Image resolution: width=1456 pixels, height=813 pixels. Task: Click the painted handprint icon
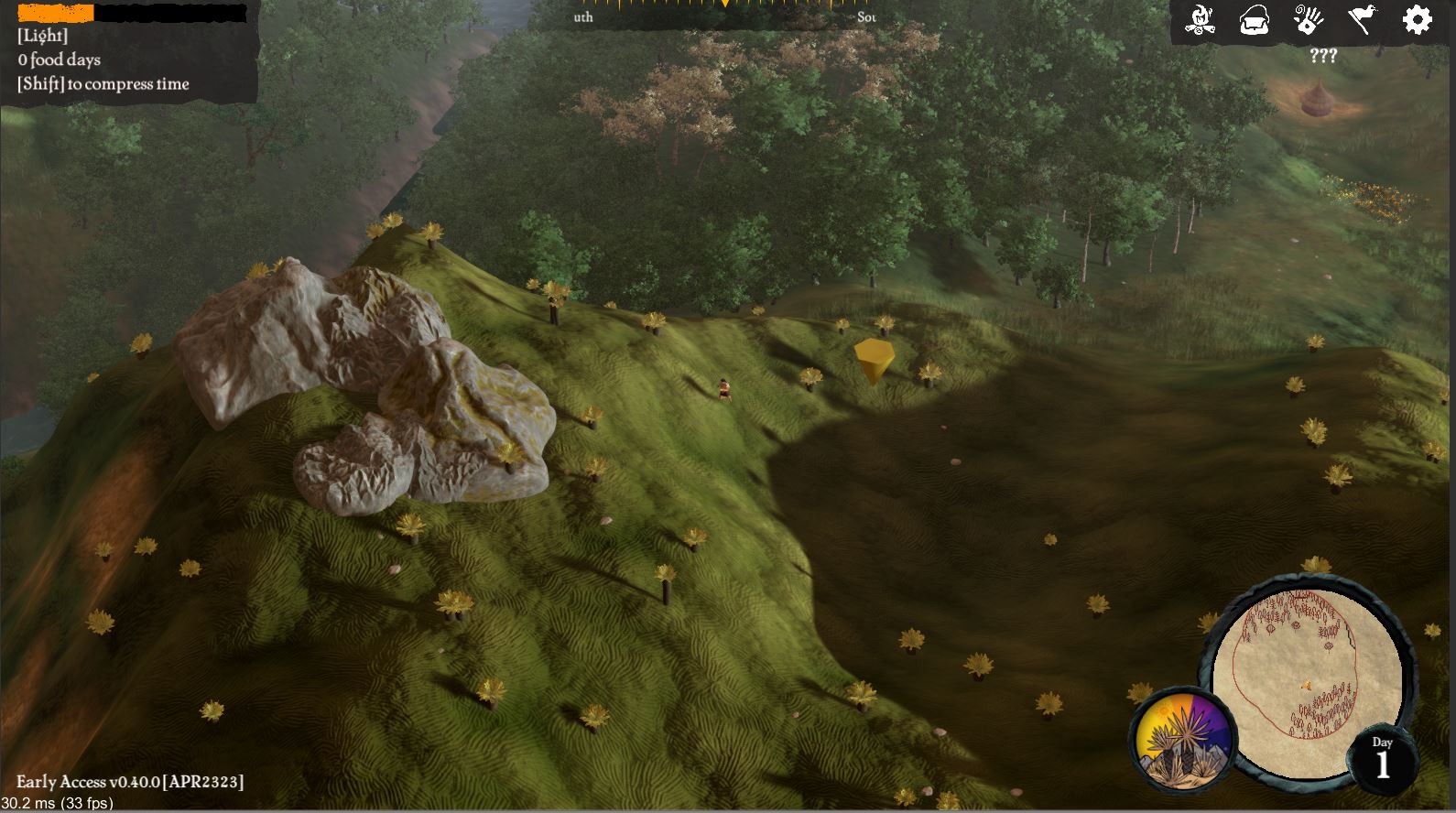point(1309,20)
